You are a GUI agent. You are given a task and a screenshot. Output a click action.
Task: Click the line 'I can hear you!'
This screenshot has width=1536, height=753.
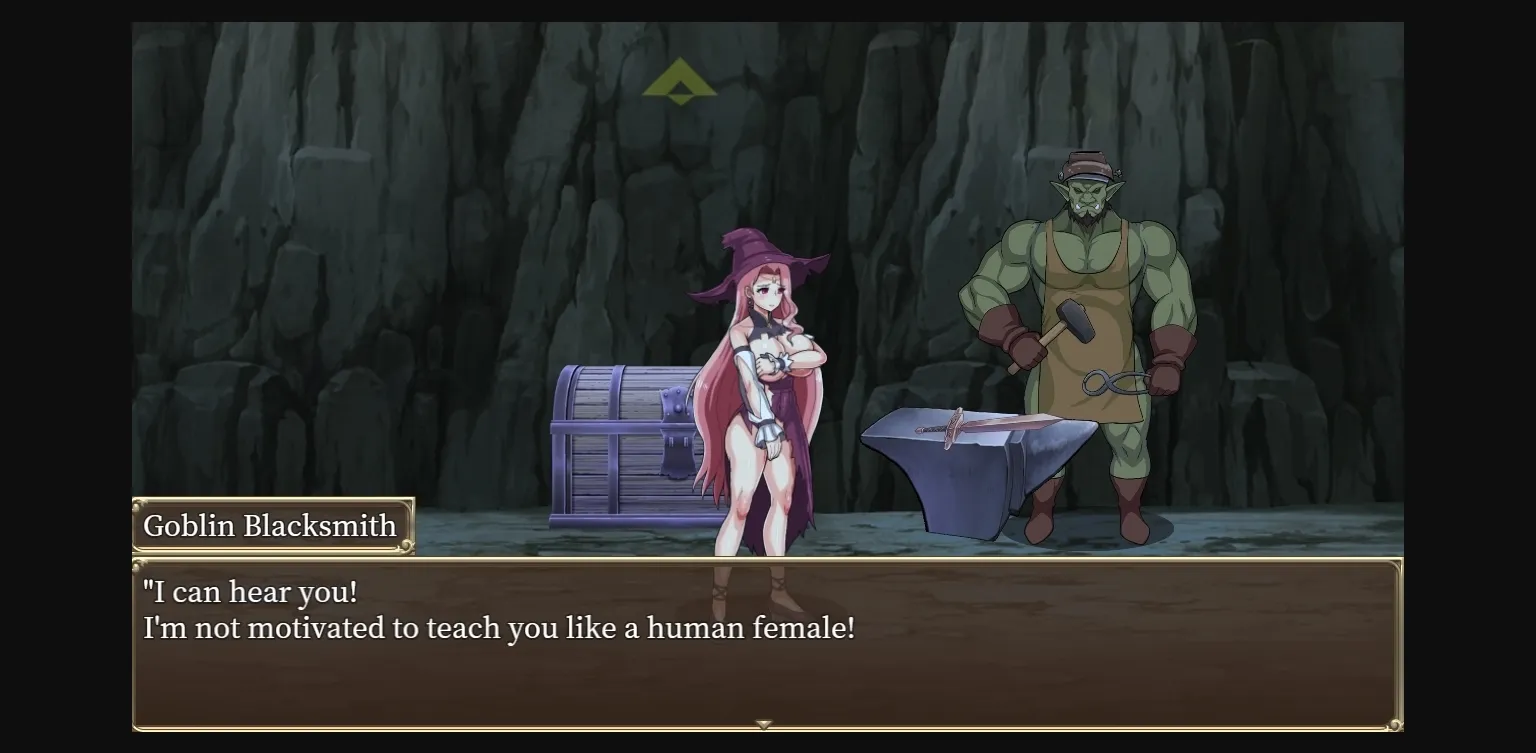click(250, 591)
